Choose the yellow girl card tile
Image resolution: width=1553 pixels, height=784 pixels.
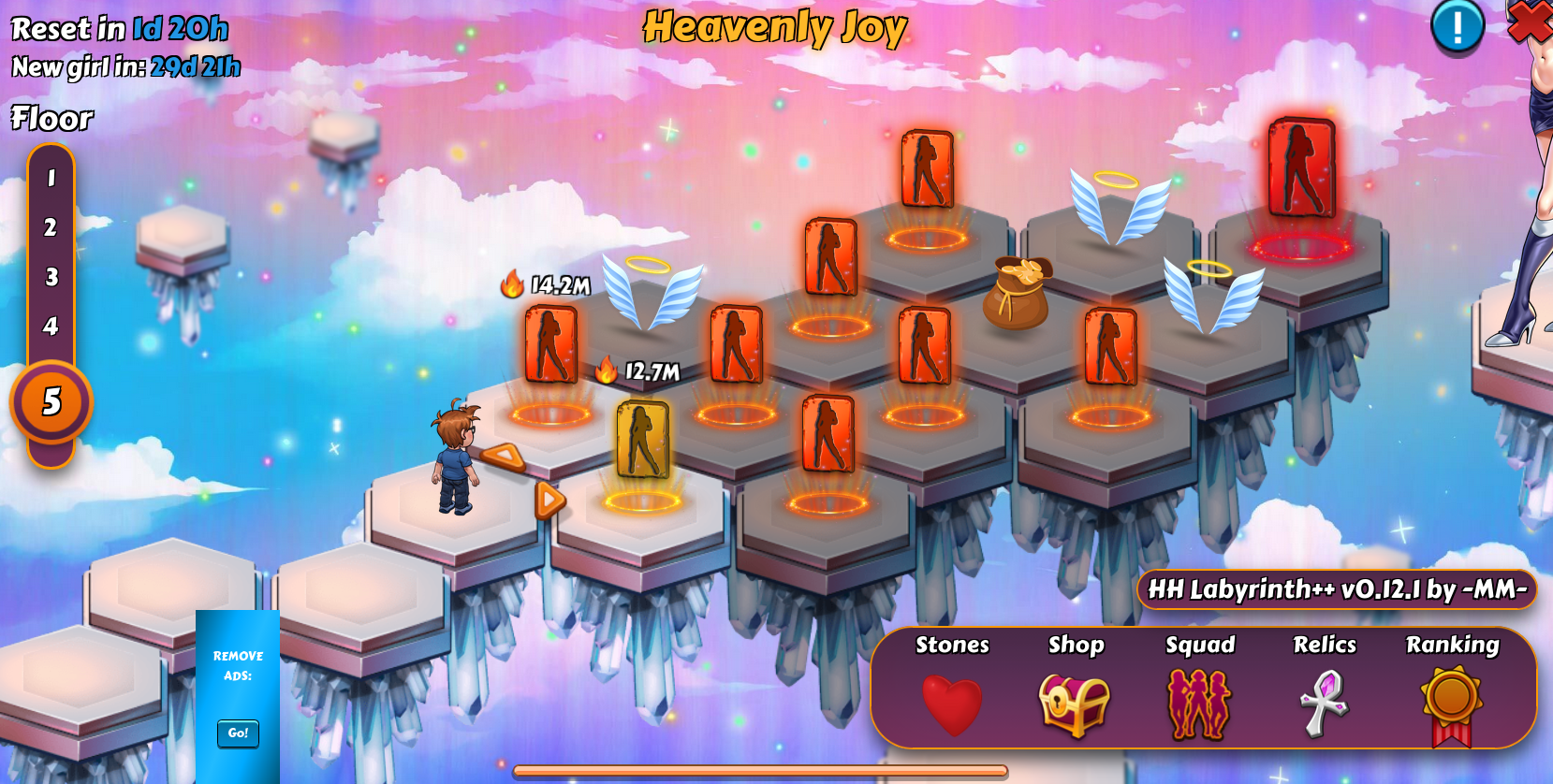point(643,439)
